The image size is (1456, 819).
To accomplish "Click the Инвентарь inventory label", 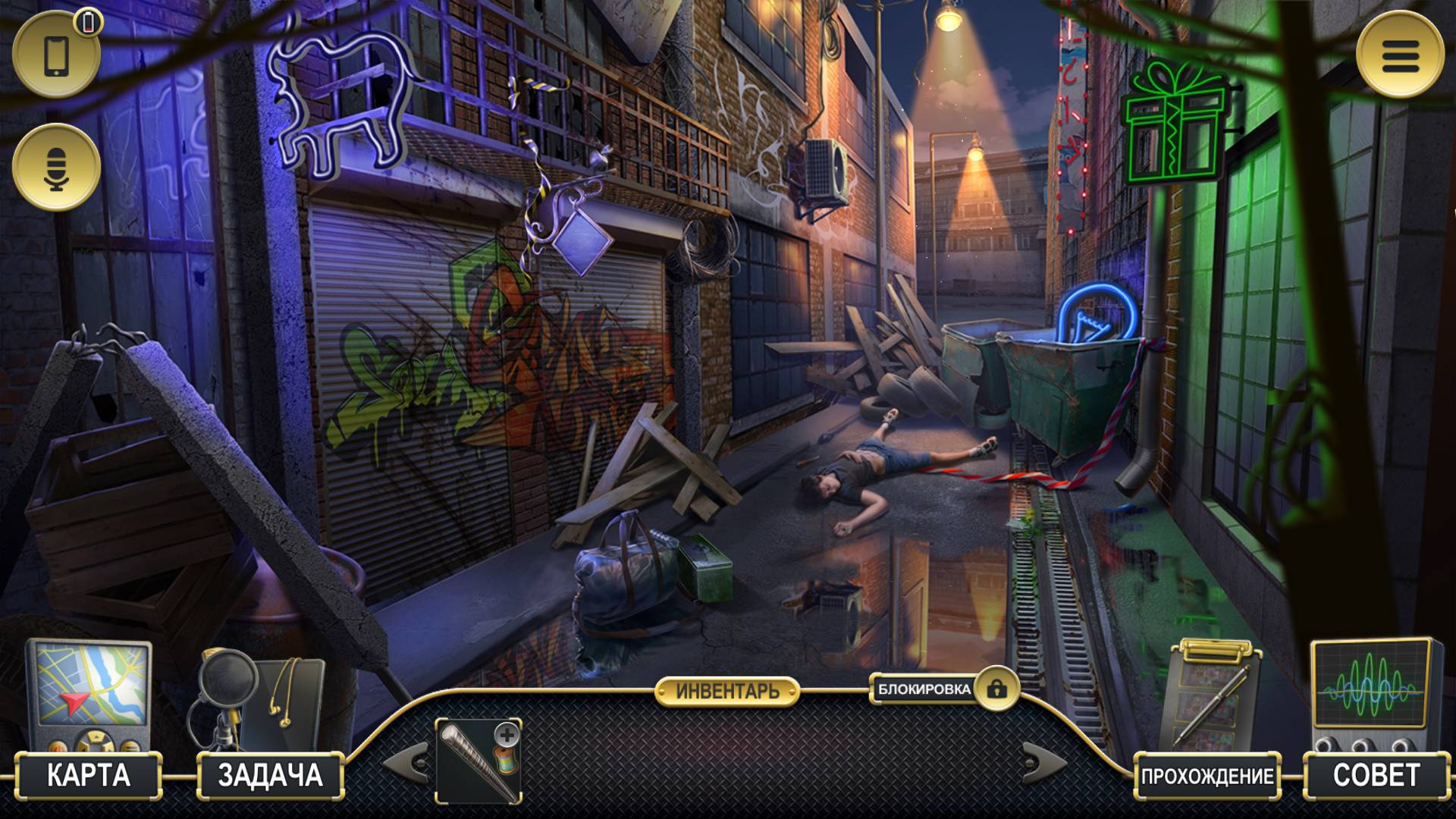I will pyautogui.click(x=727, y=691).
